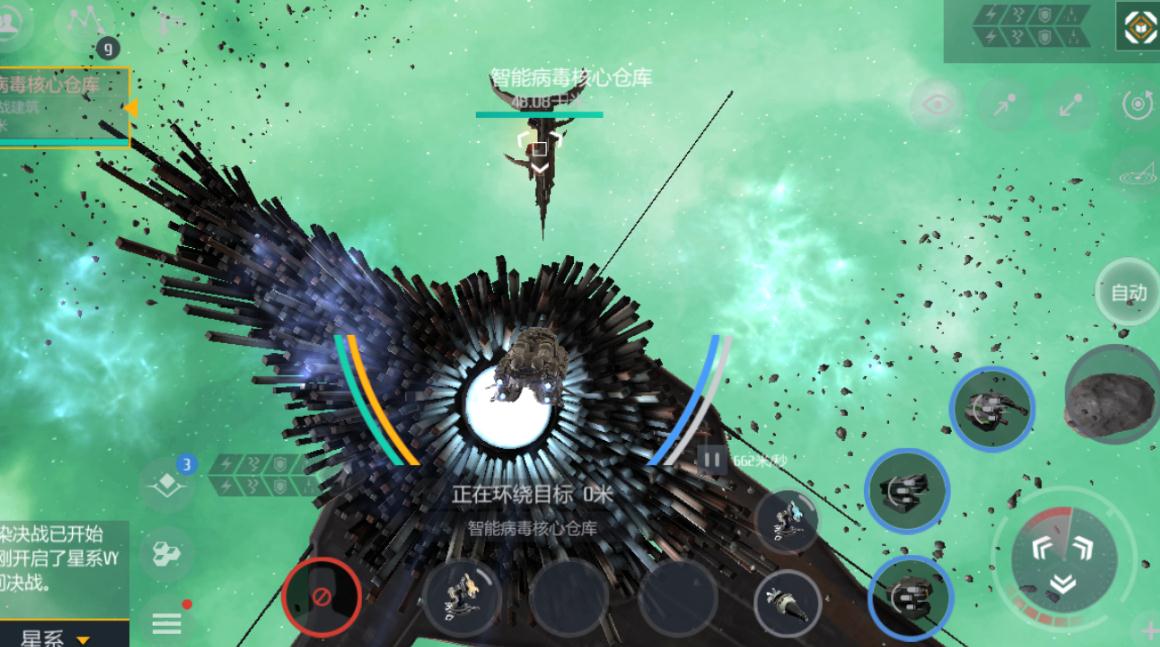Toggle the eye look-at icon
Screen dimensions: 1160x647
(x=935, y=105)
